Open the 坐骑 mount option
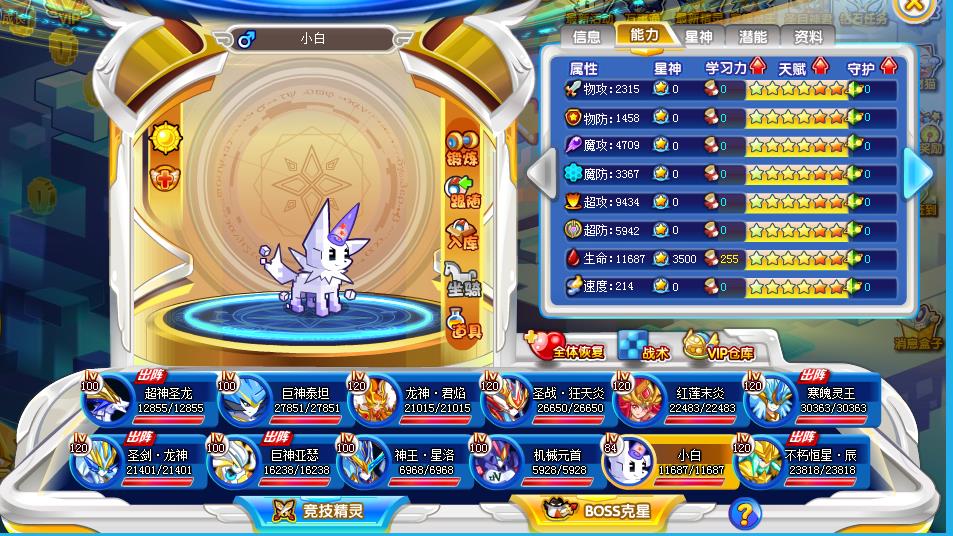Viewport: 953px width, 536px height. pyautogui.click(x=462, y=280)
